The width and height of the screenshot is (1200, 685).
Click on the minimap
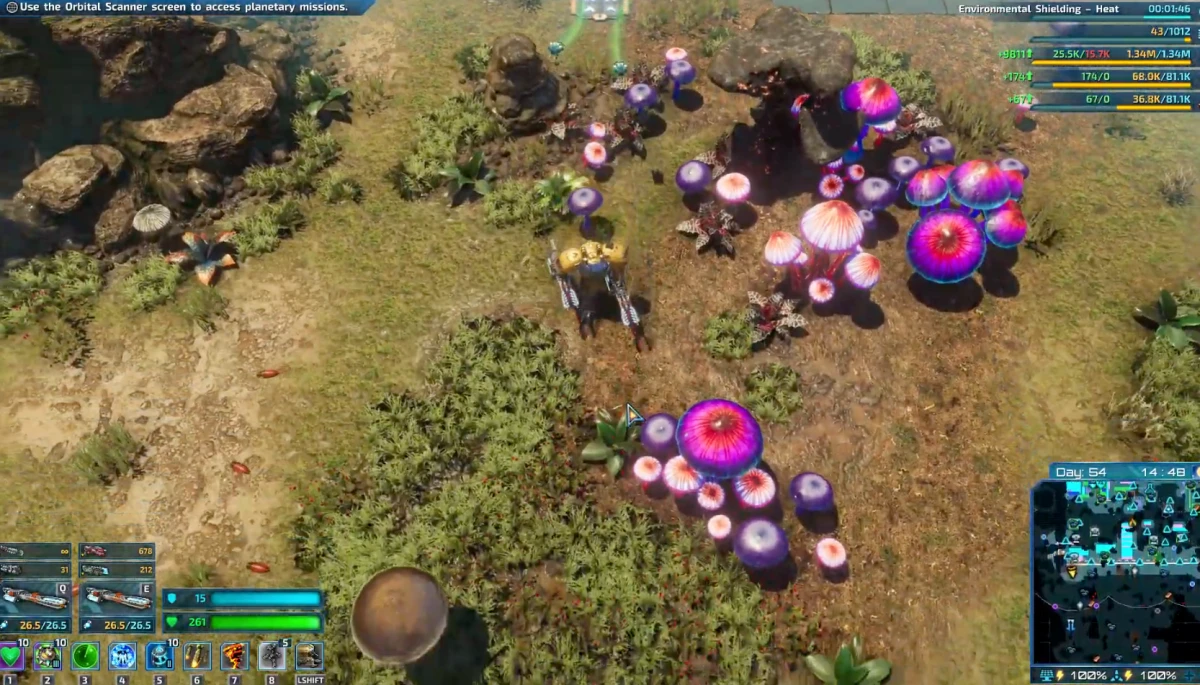tap(1114, 572)
